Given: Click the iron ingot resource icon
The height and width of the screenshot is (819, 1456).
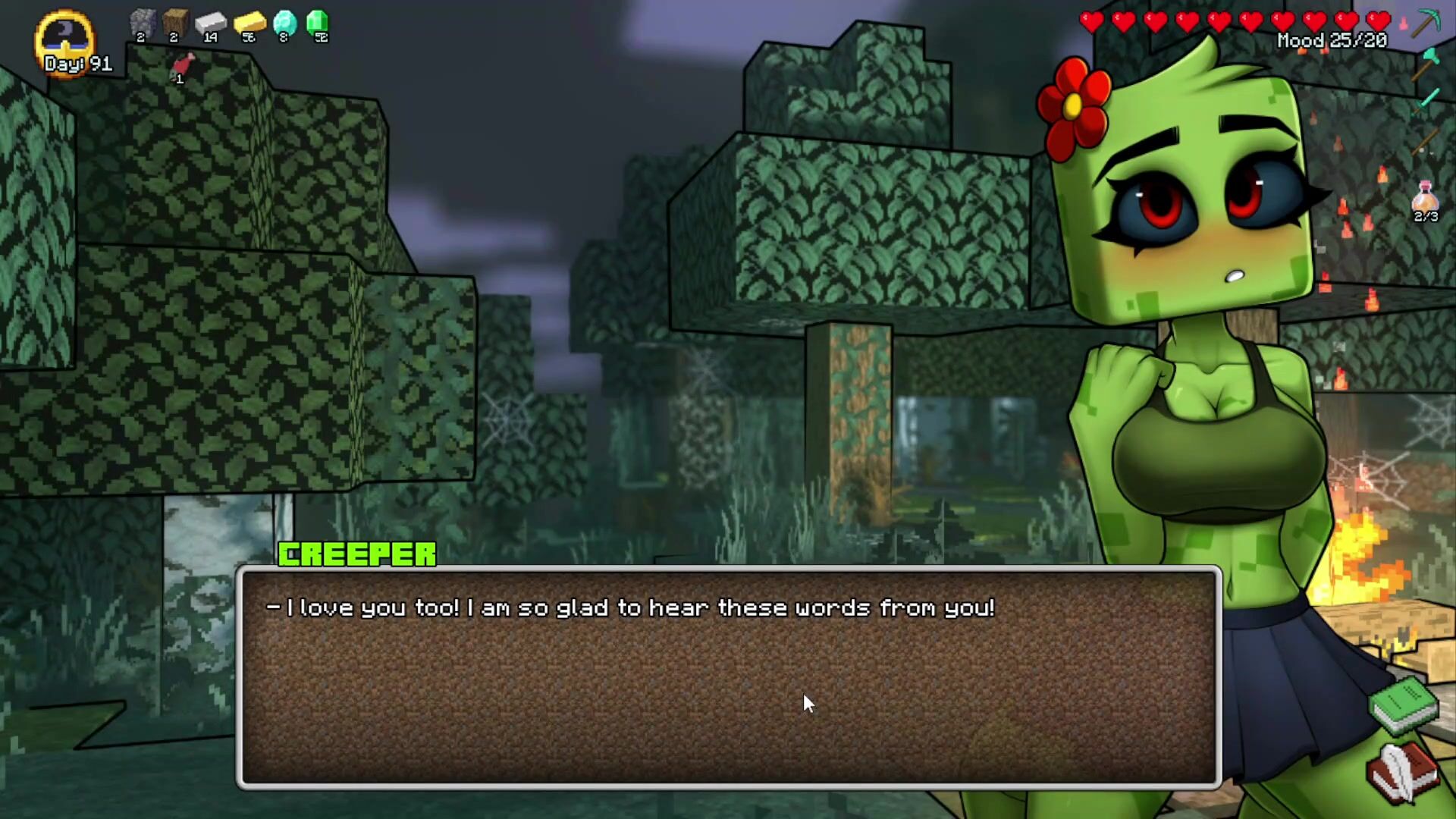Looking at the screenshot, I should click(x=211, y=23).
